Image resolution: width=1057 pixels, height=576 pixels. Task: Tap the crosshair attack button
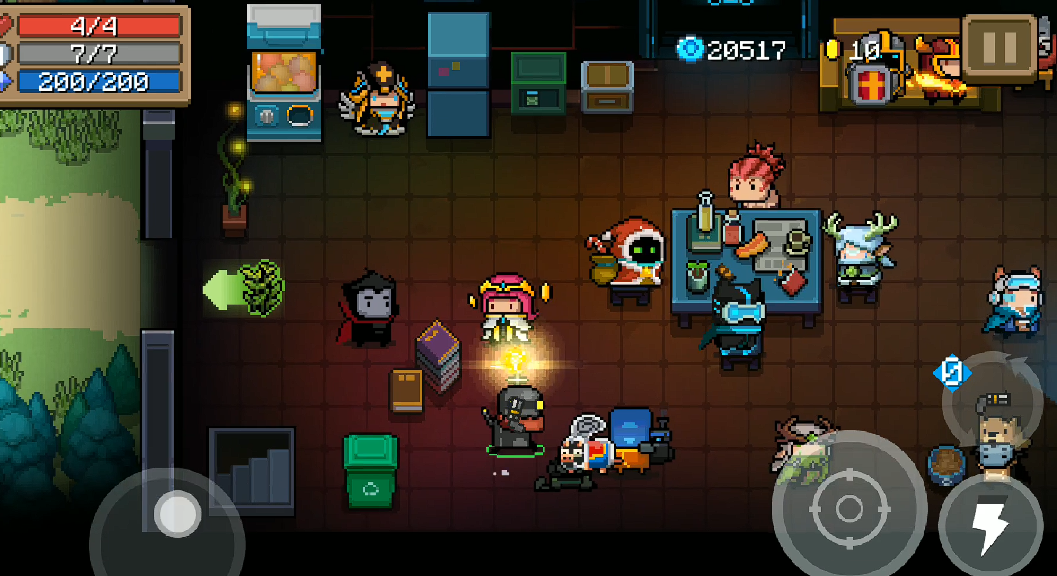[848, 508]
